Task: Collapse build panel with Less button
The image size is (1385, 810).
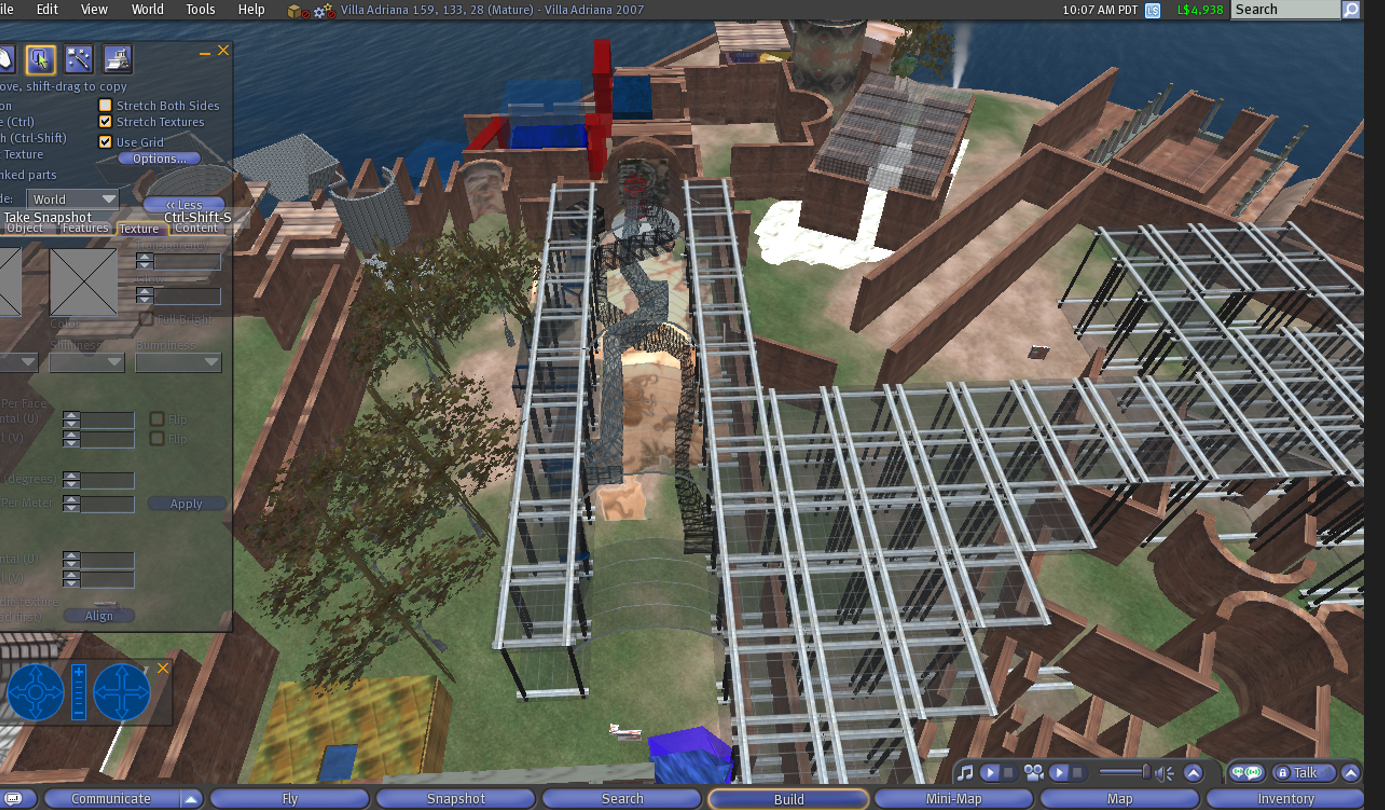Action: (x=183, y=204)
